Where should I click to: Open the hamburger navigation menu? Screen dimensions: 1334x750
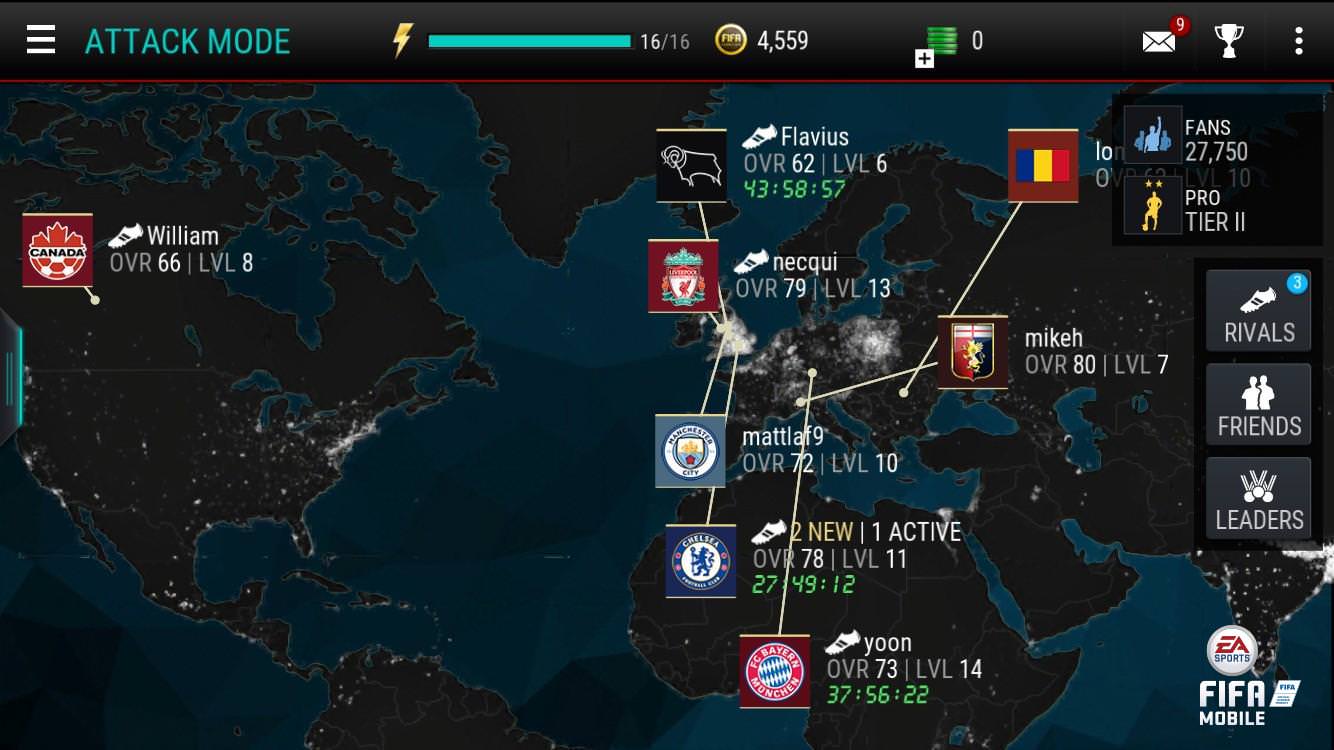[x=40, y=38]
